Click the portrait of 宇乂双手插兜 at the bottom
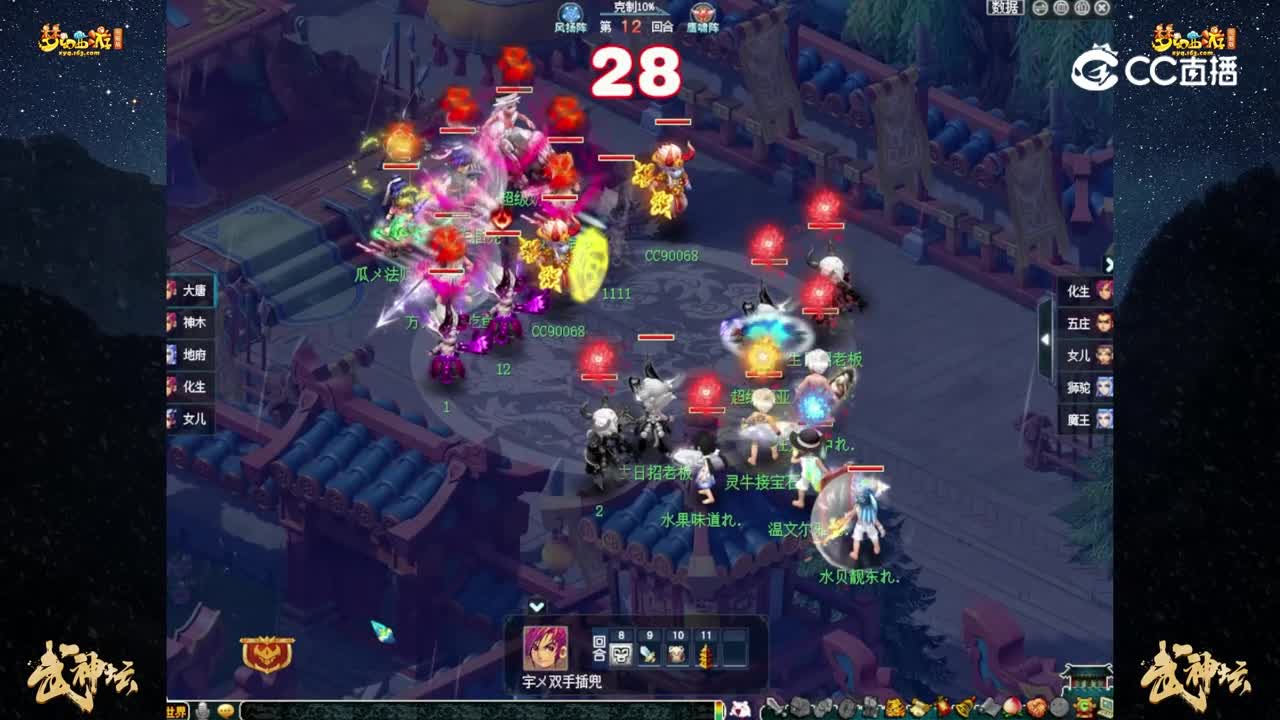The height and width of the screenshot is (720, 1280). pos(547,649)
